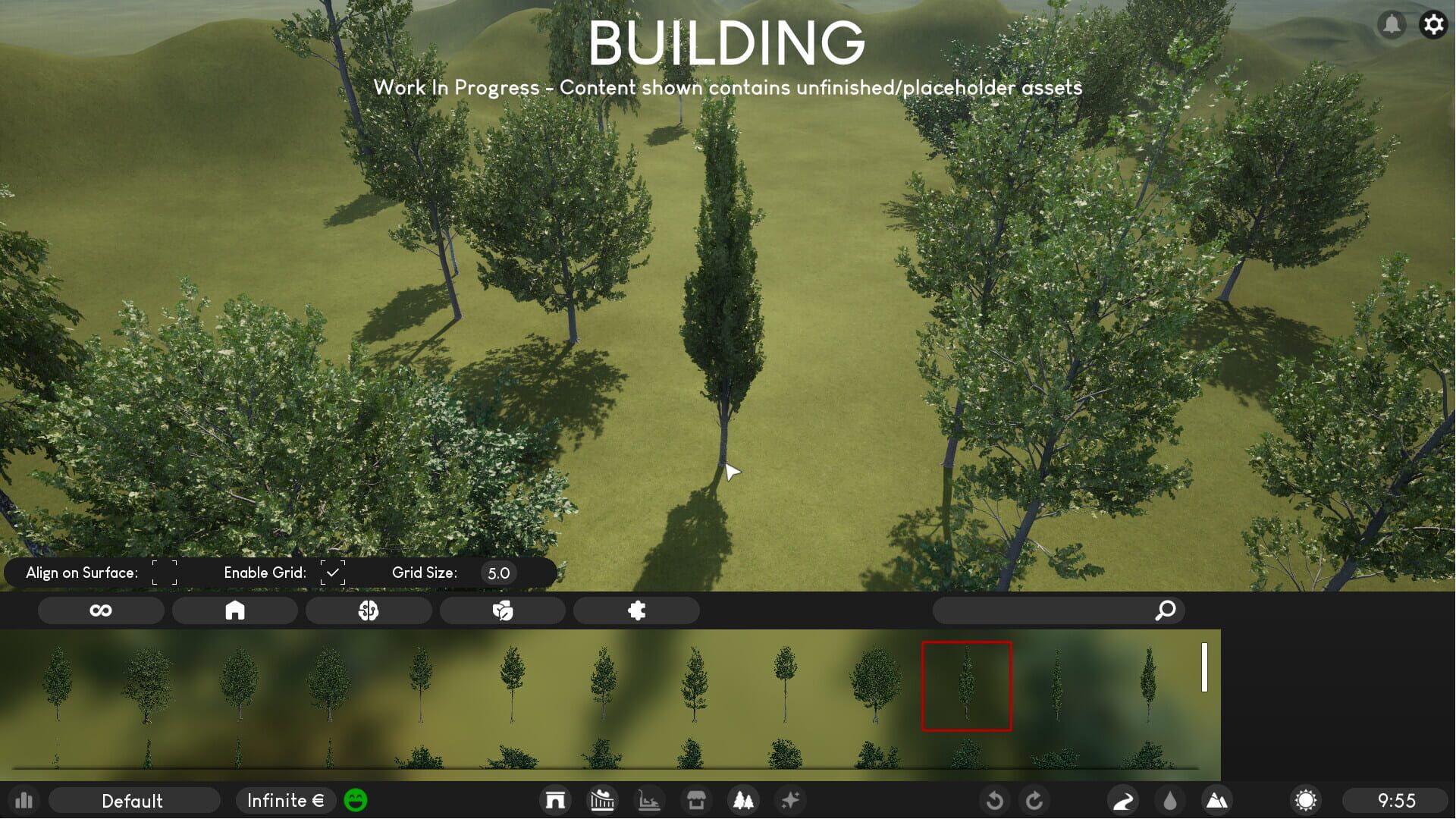Image resolution: width=1456 pixels, height=819 pixels.
Task: Open the terrain editing tool
Action: click(x=1217, y=800)
